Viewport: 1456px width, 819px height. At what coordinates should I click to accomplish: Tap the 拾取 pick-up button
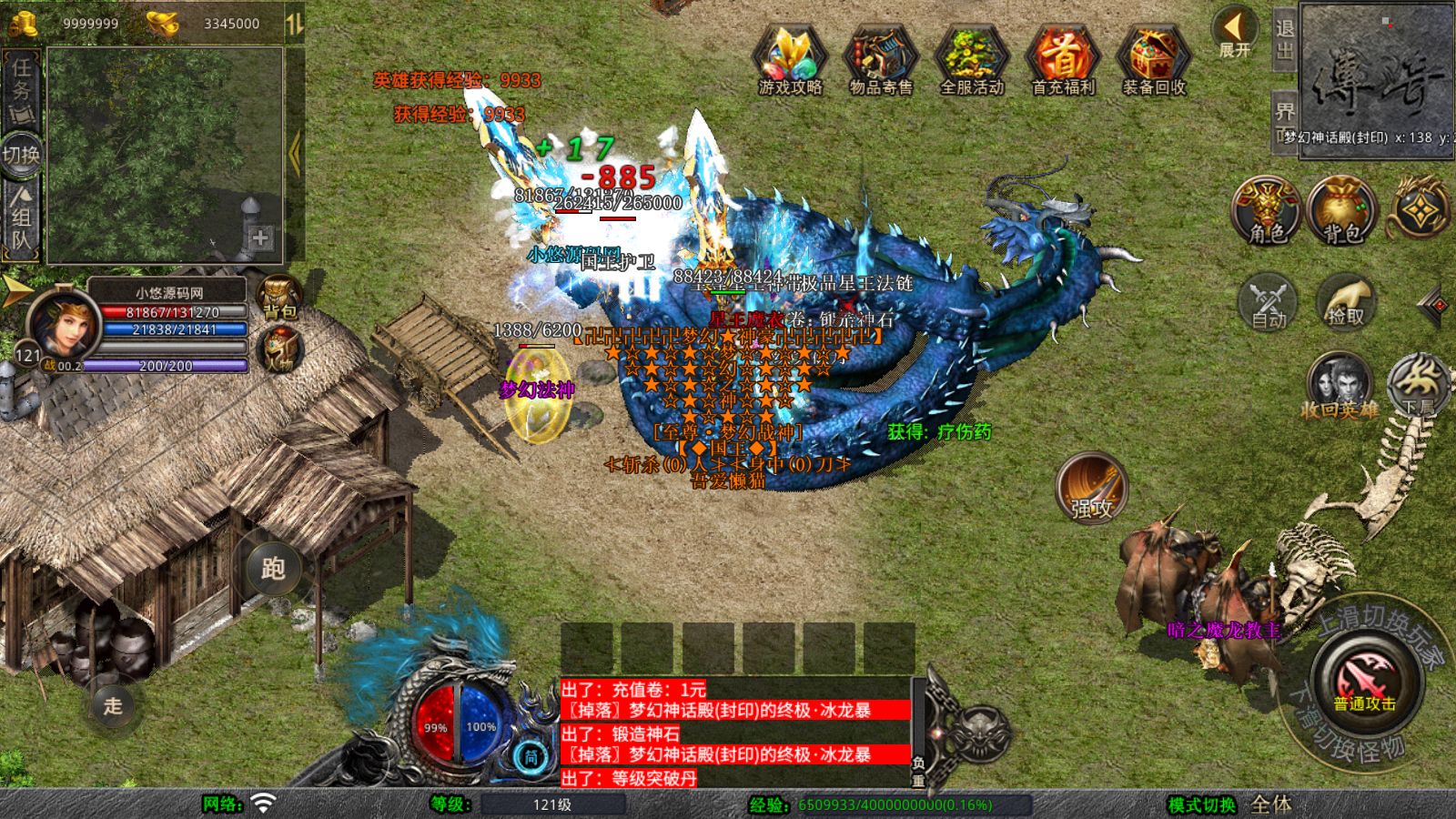coord(1345,300)
